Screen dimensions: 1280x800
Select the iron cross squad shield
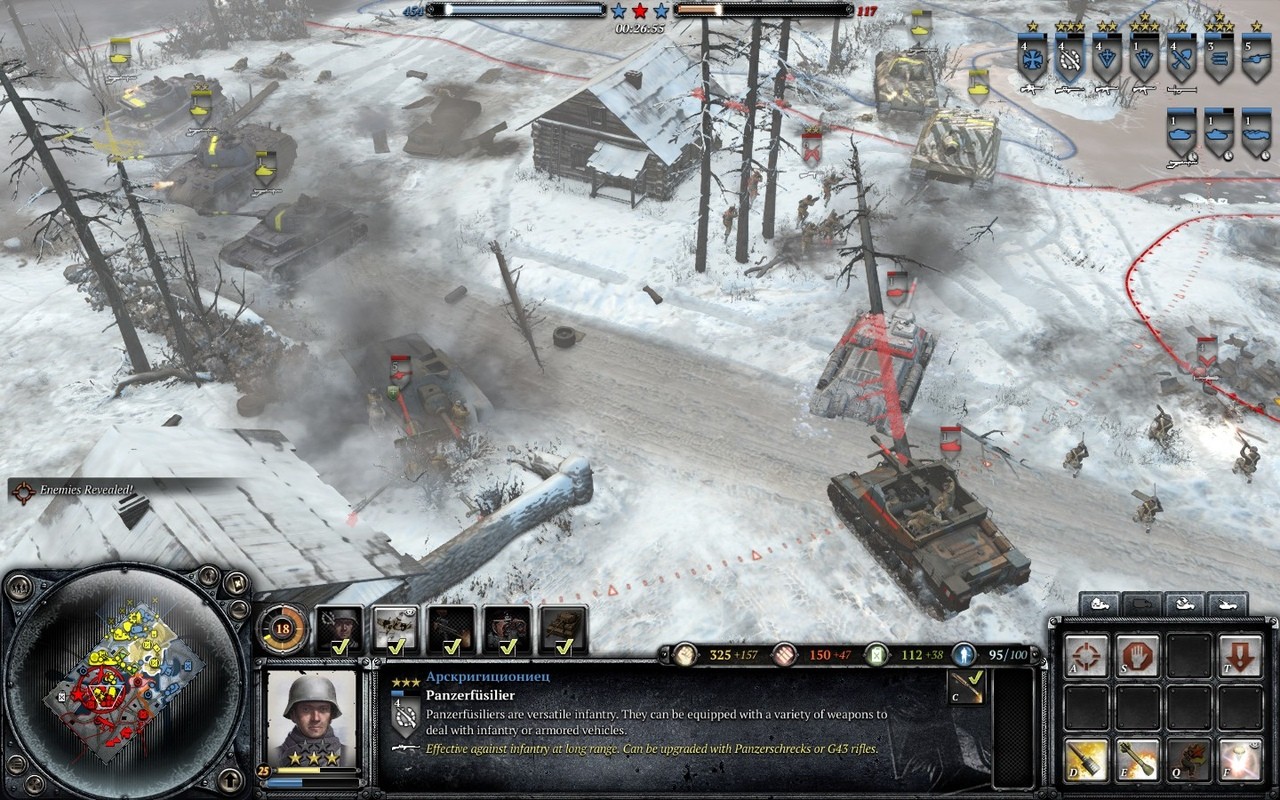[x=1032, y=60]
